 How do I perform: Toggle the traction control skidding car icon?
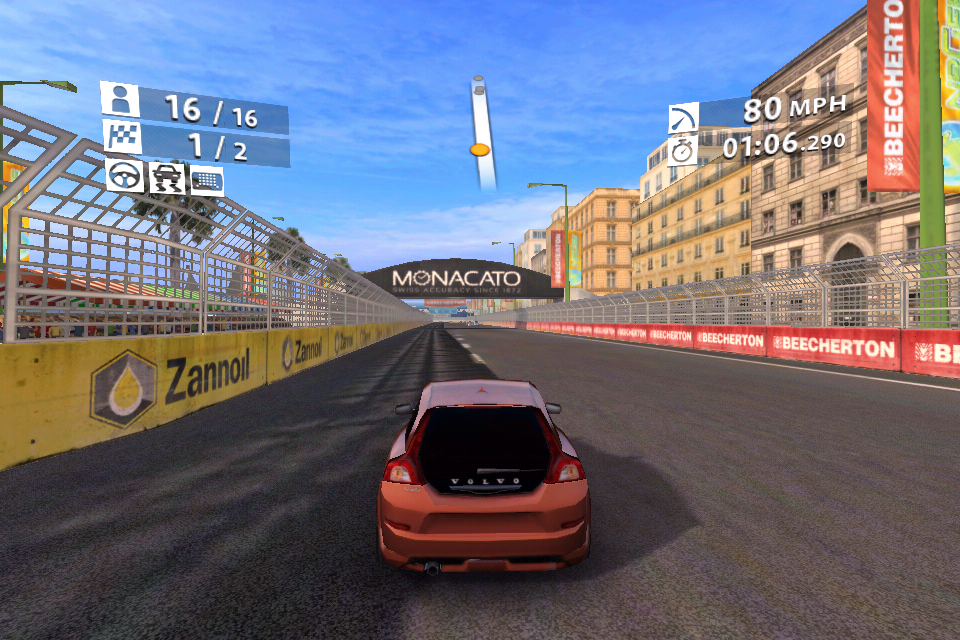click(x=166, y=179)
